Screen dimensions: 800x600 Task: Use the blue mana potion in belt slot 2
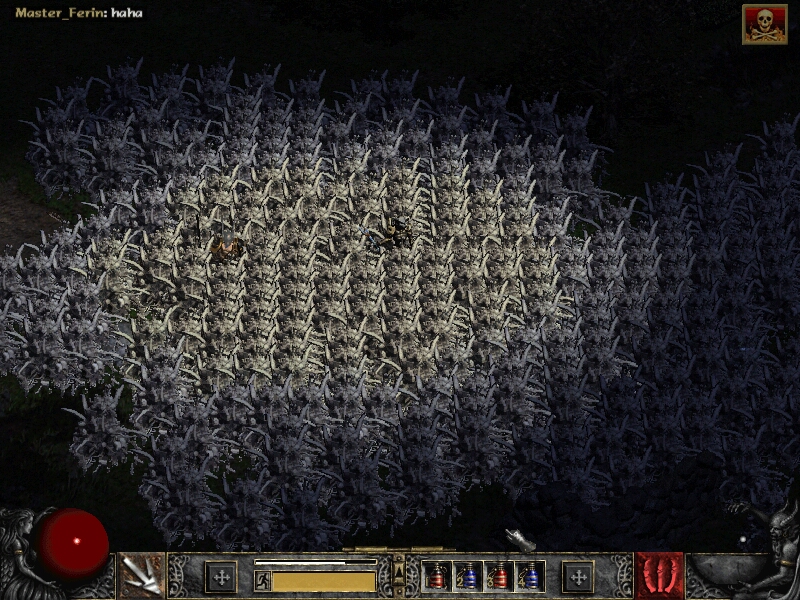466,577
